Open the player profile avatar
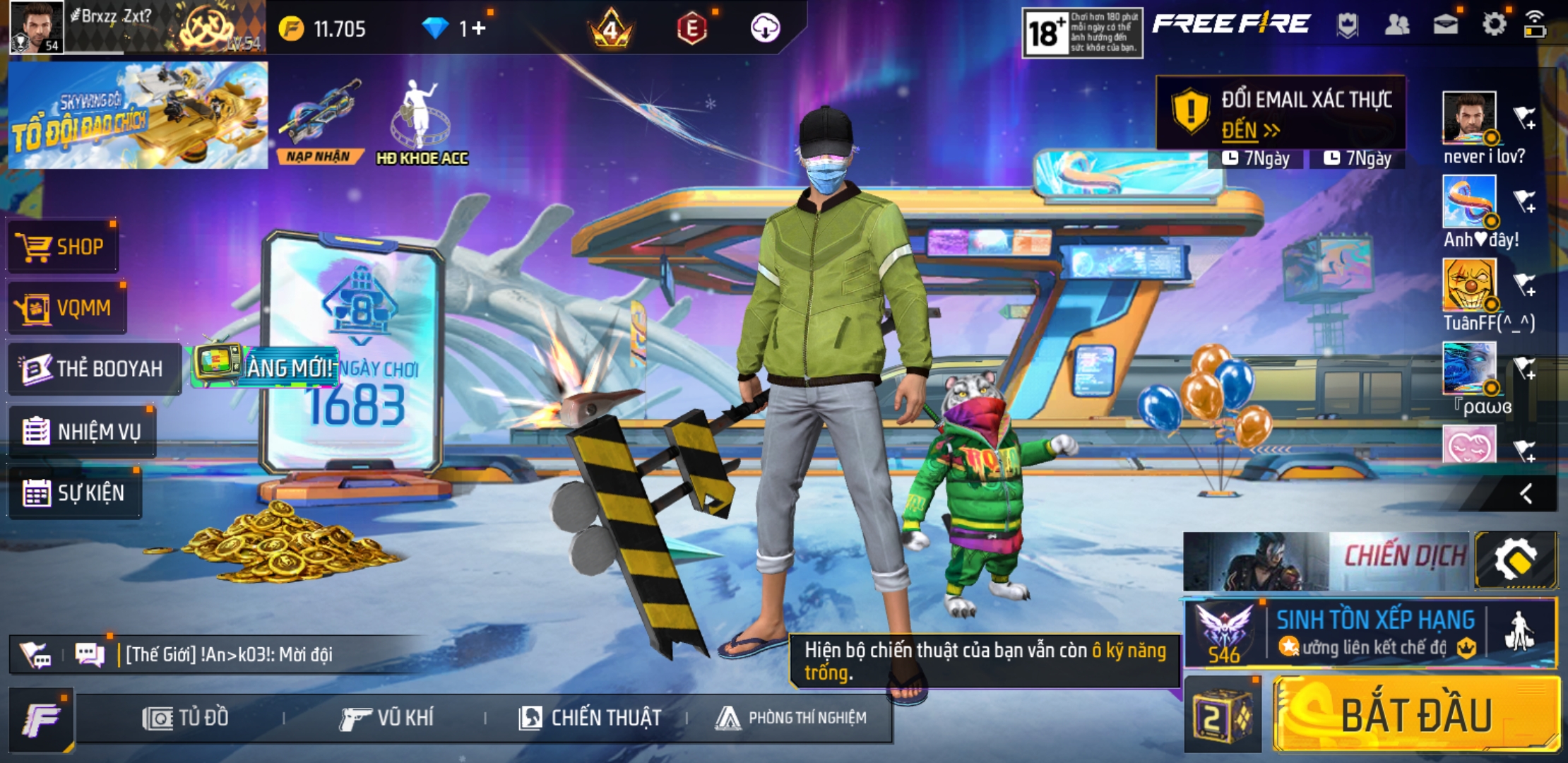Screen dimensions: 1568x763 (37, 27)
